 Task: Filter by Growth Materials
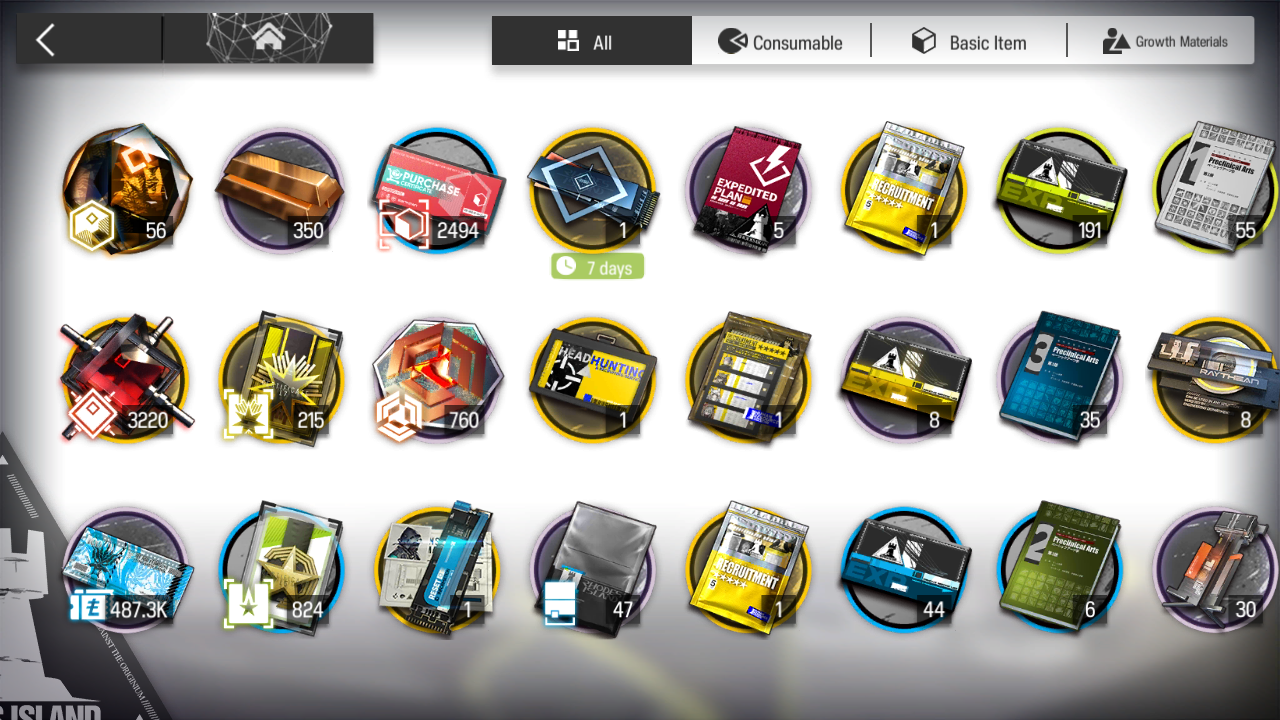click(1164, 42)
